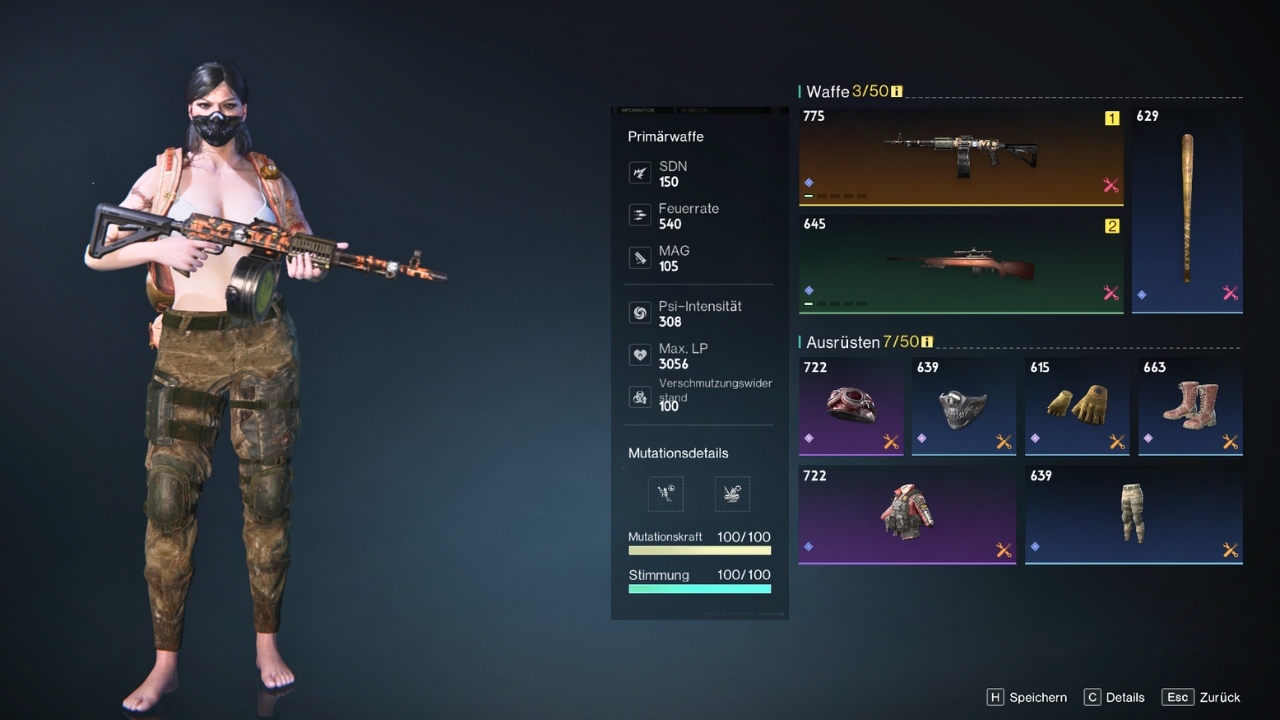The image size is (1280, 720).
Task: Open Details for the selected item
Action: pos(1114,697)
